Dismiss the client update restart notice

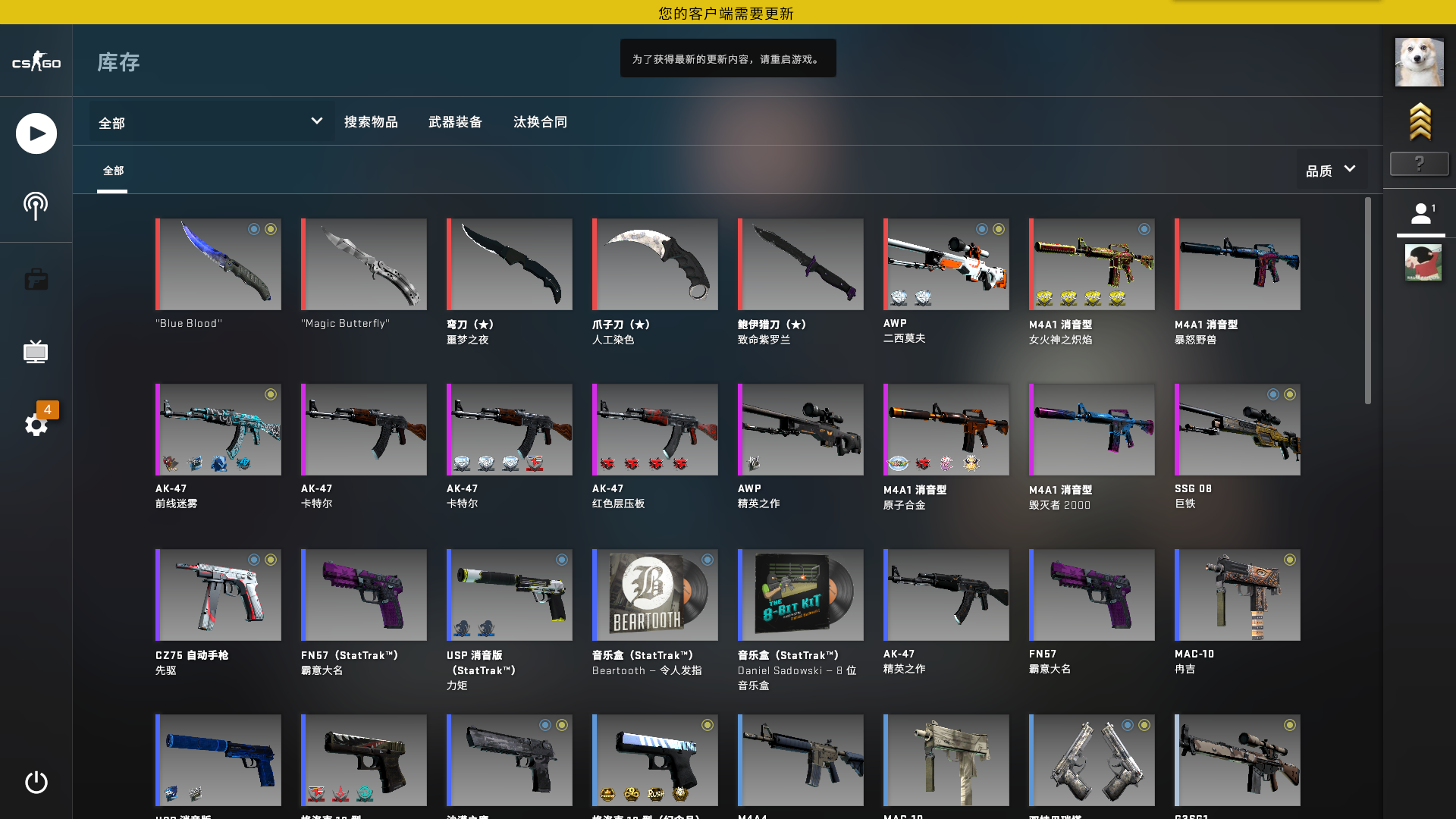[x=727, y=58]
